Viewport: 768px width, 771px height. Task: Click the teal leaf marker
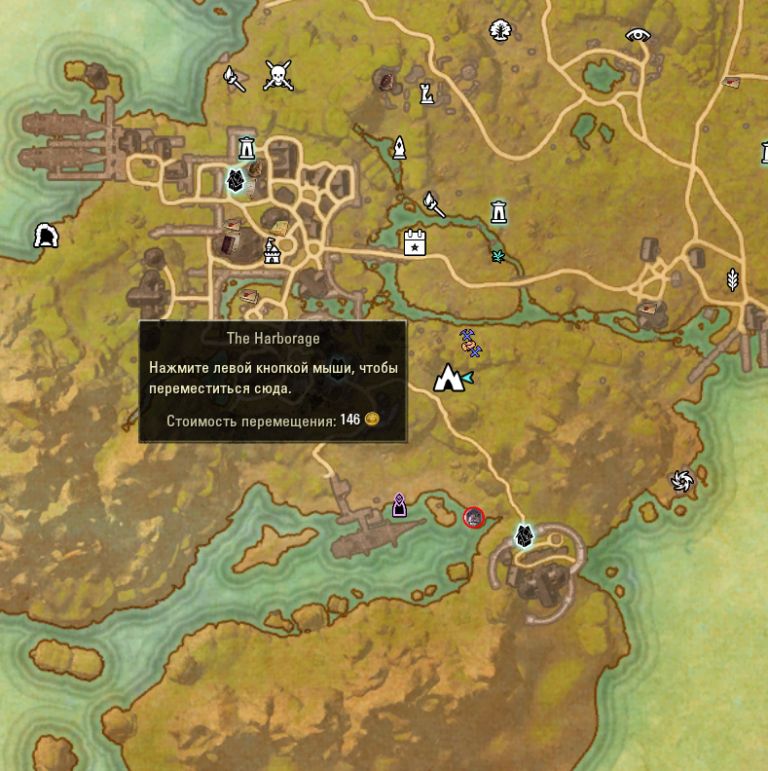click(x=497, y=256)
